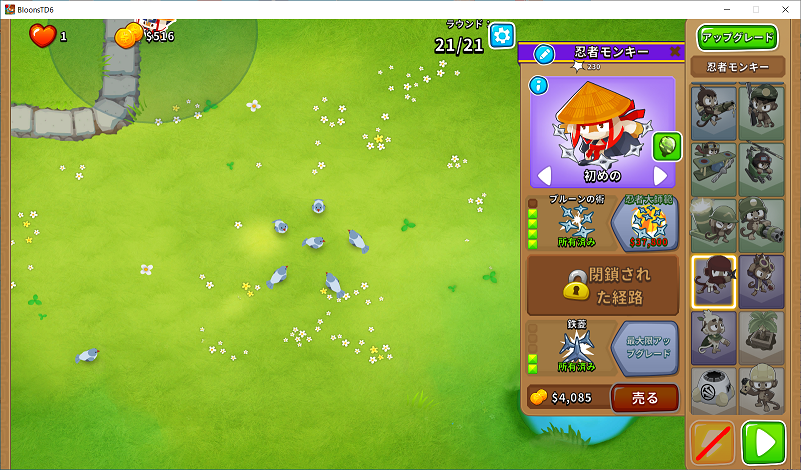Open the settings gear menu
801x470 pixels.
tap(501, 36)
